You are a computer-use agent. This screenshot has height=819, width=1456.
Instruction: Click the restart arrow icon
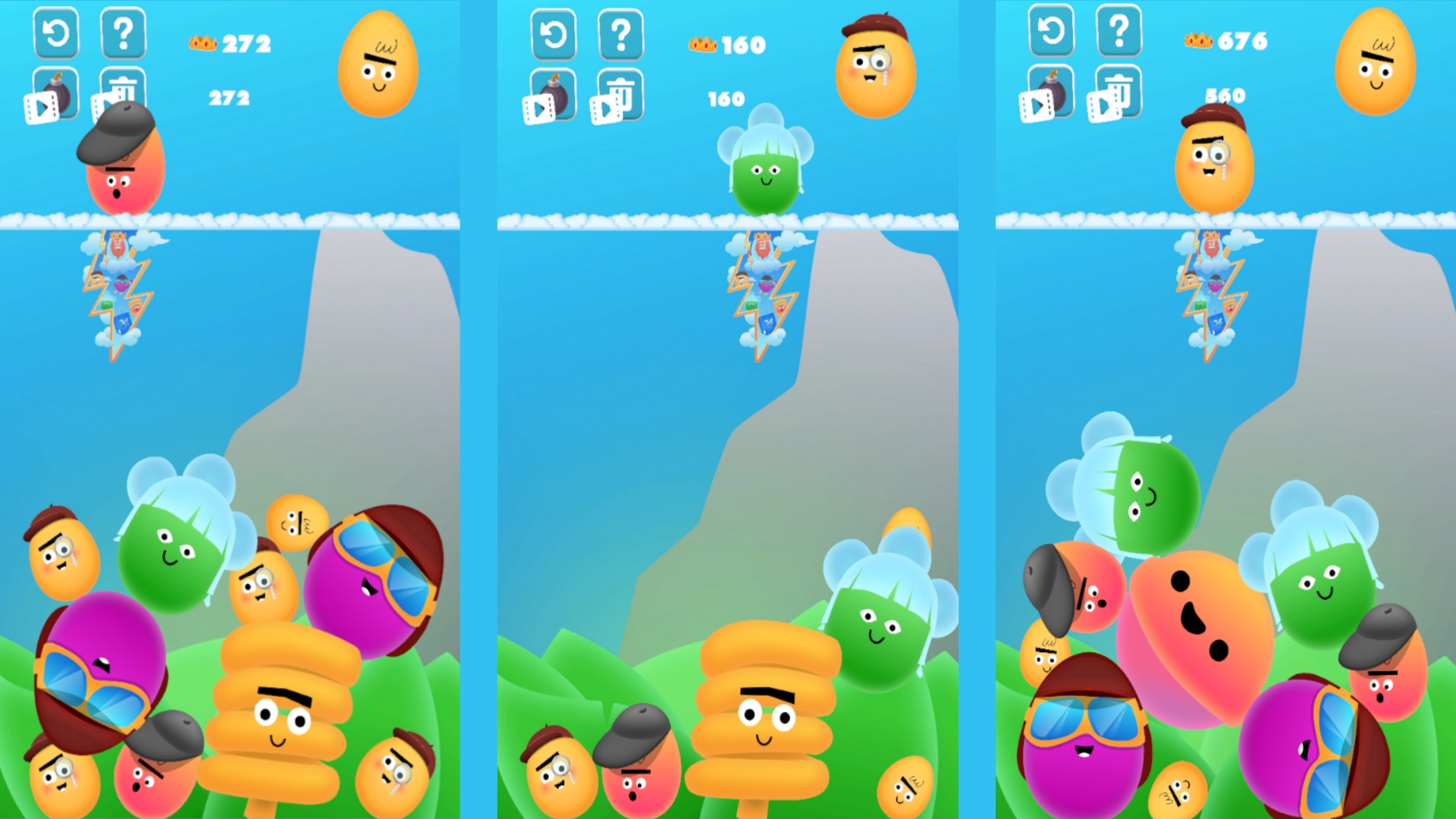[55, 34]
